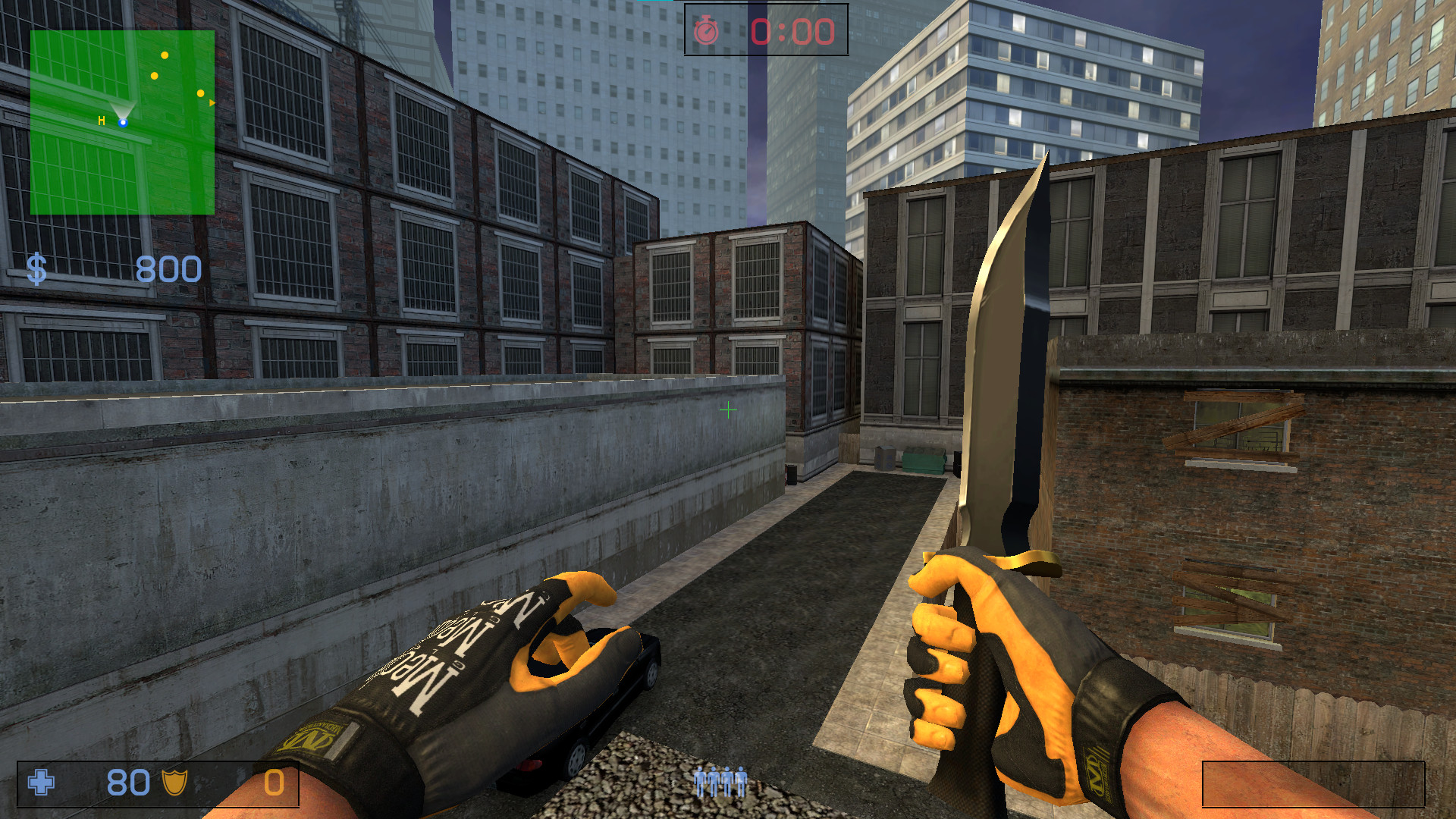
Task: Click the second hostage silhouette icon
Action: (714, 783)
